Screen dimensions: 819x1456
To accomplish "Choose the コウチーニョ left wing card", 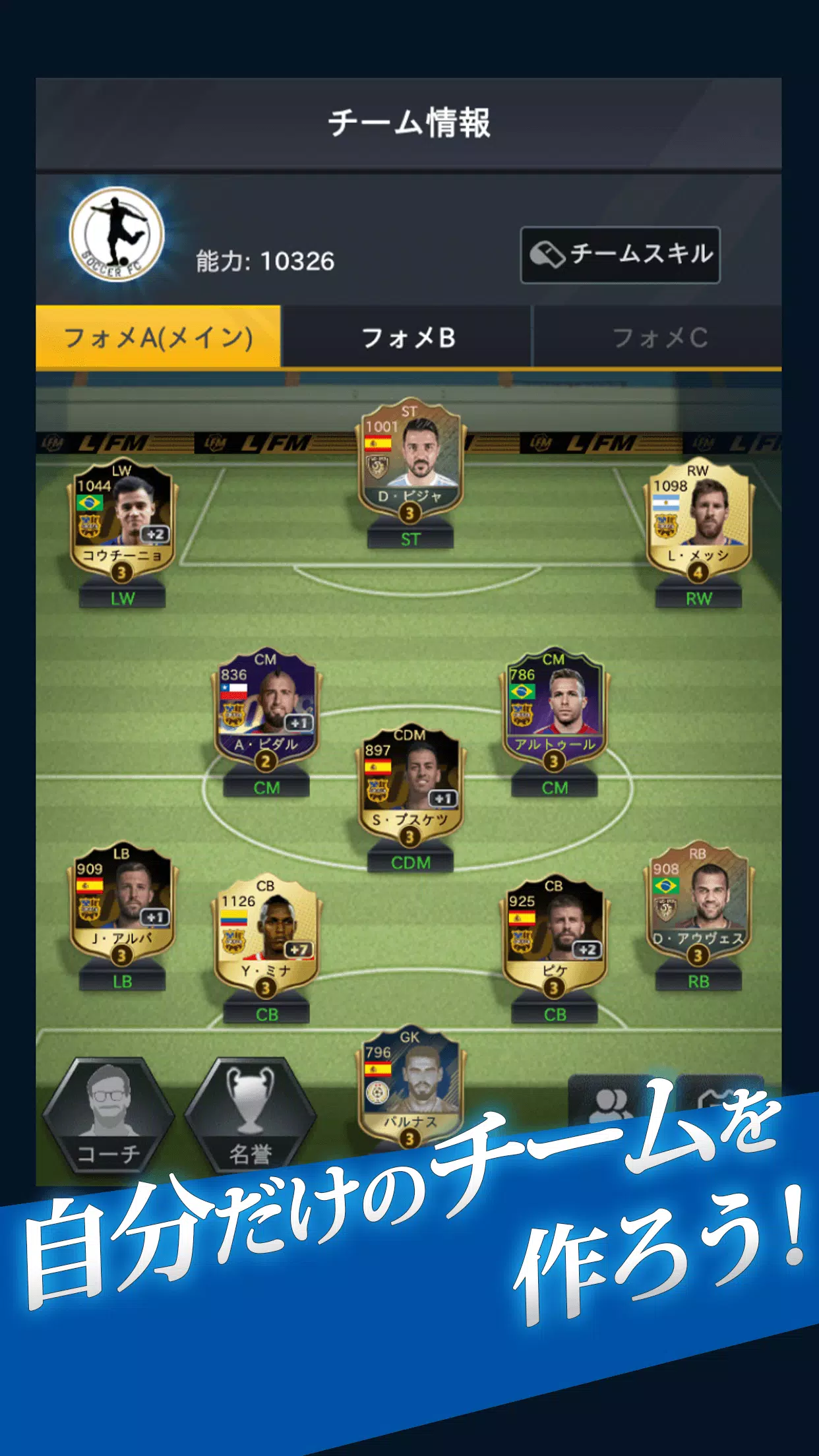I will (x=121, y=521).
